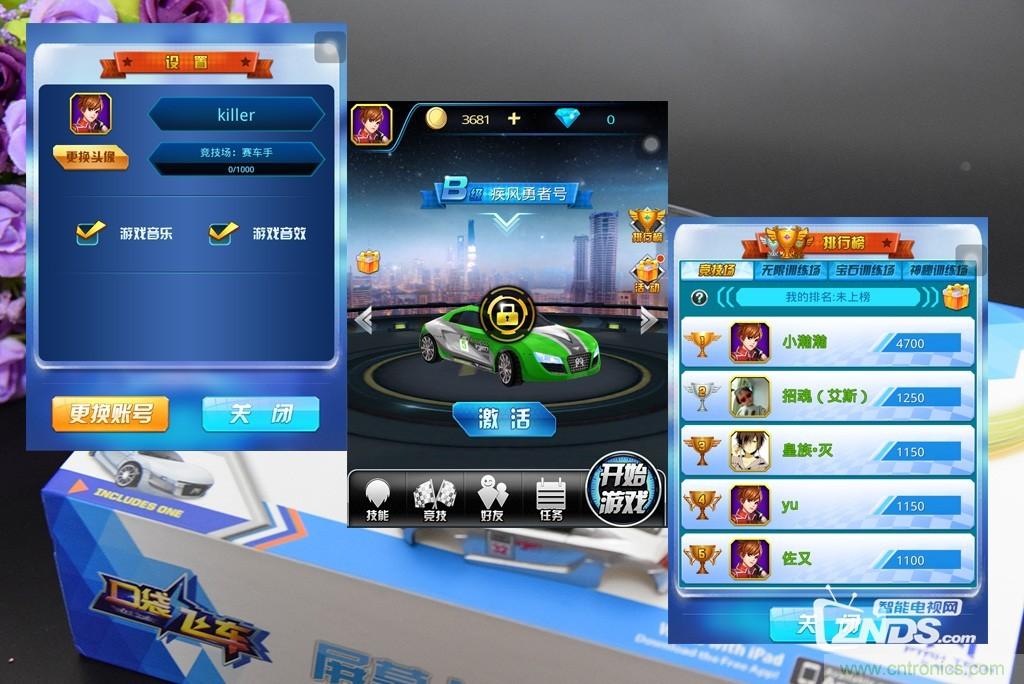Activate the locked car with 激活
This screenshot has width=1024, height=684.
[x=504, y=419]
